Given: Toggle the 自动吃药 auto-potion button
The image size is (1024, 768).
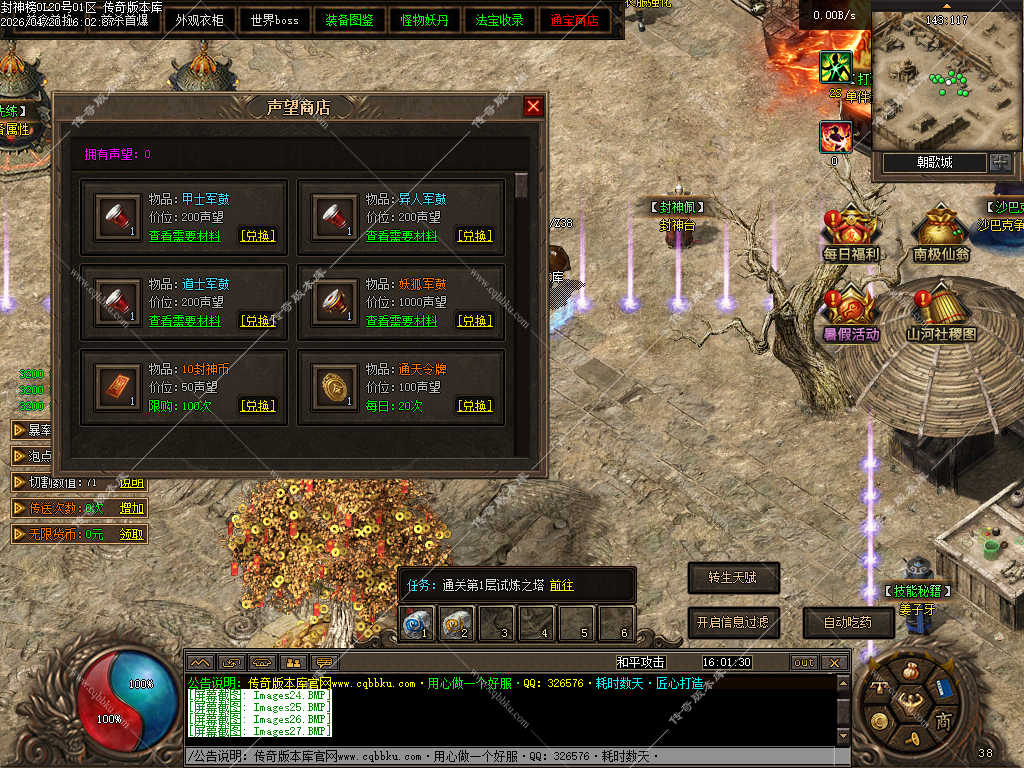Looking at the screenshot, I should pos(848,622).
